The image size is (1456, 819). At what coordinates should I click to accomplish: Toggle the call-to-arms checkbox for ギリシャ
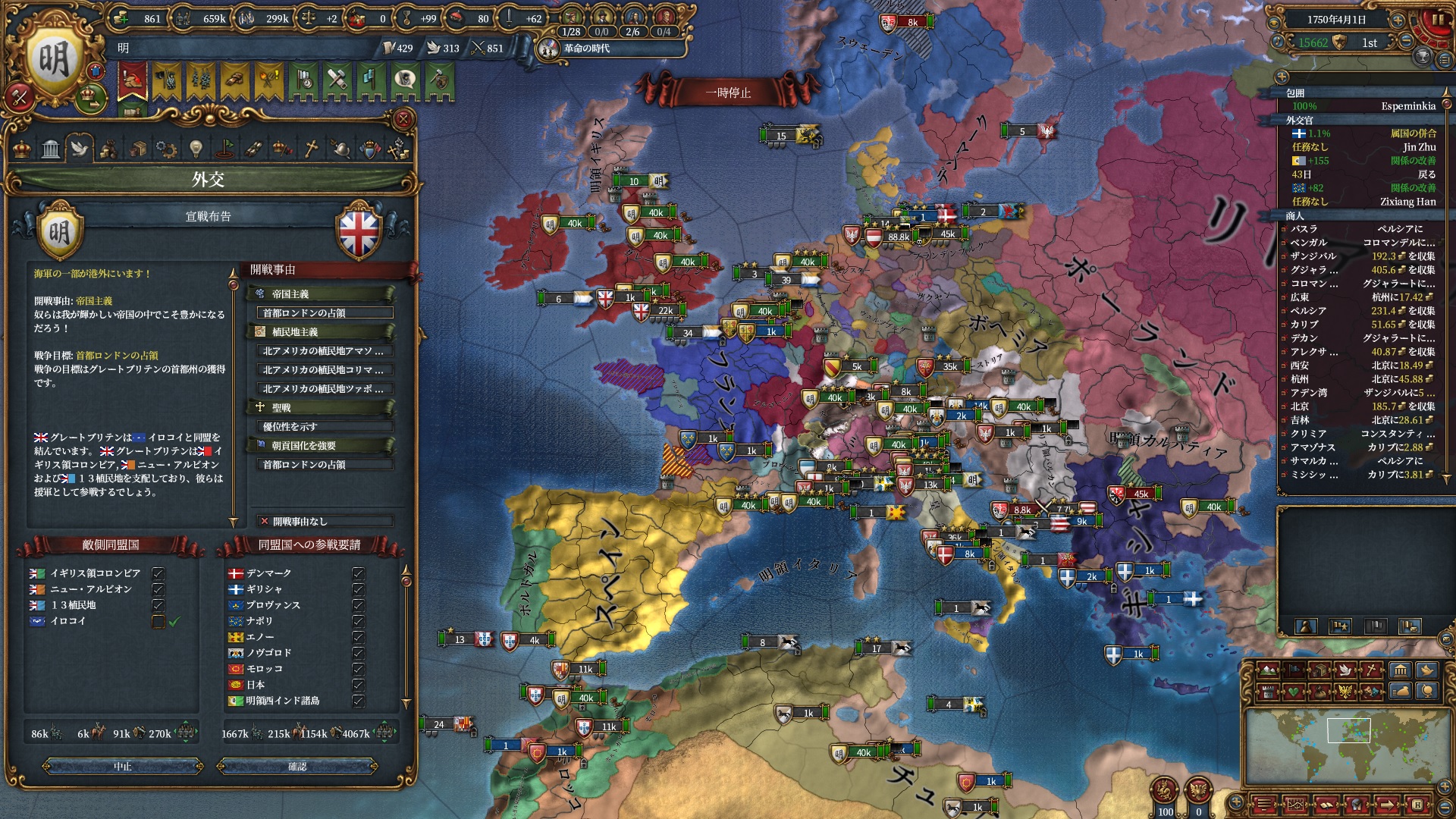point(359,589)
